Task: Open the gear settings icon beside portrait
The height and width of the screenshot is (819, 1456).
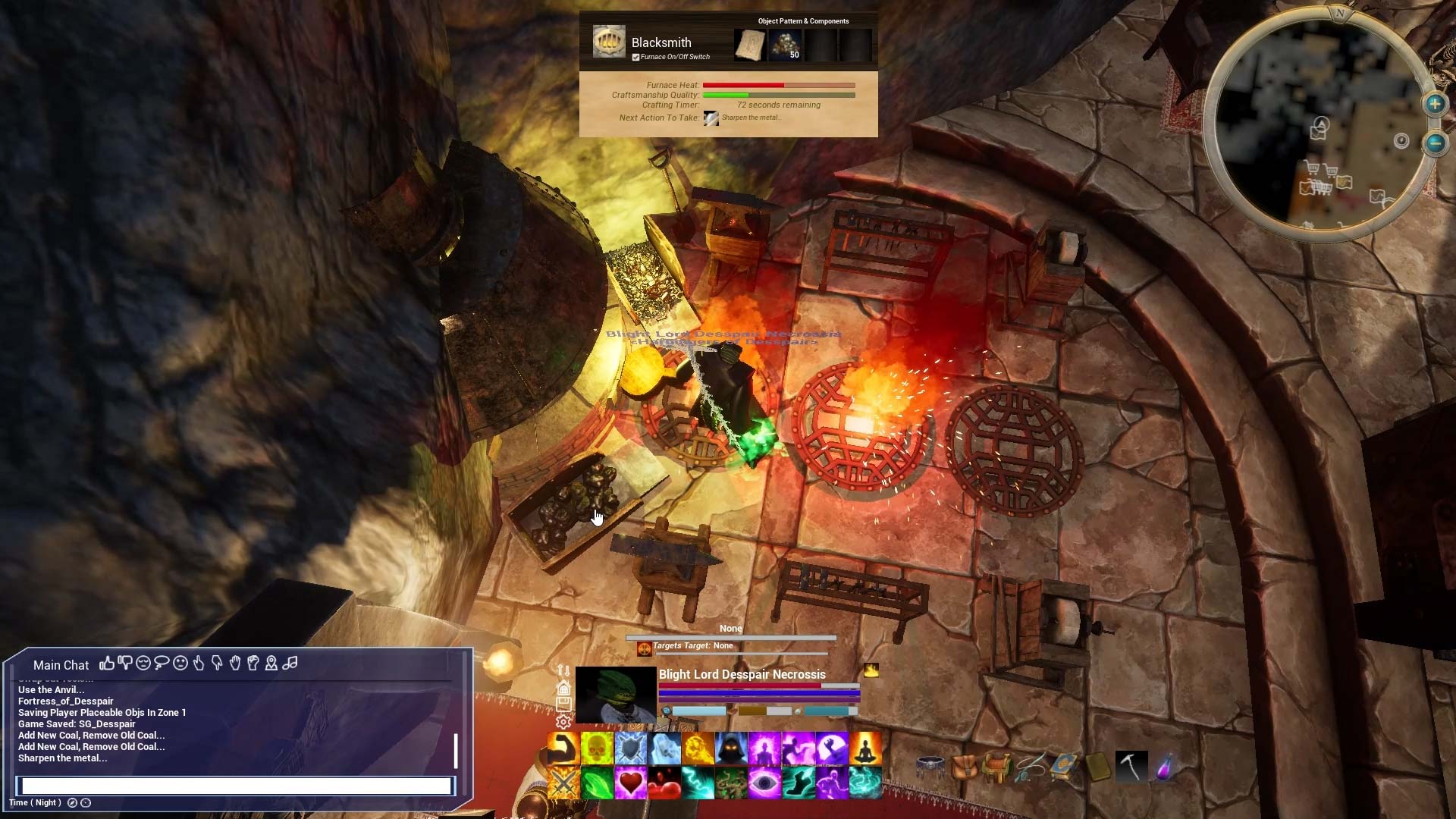Action: tap(563, 722)
